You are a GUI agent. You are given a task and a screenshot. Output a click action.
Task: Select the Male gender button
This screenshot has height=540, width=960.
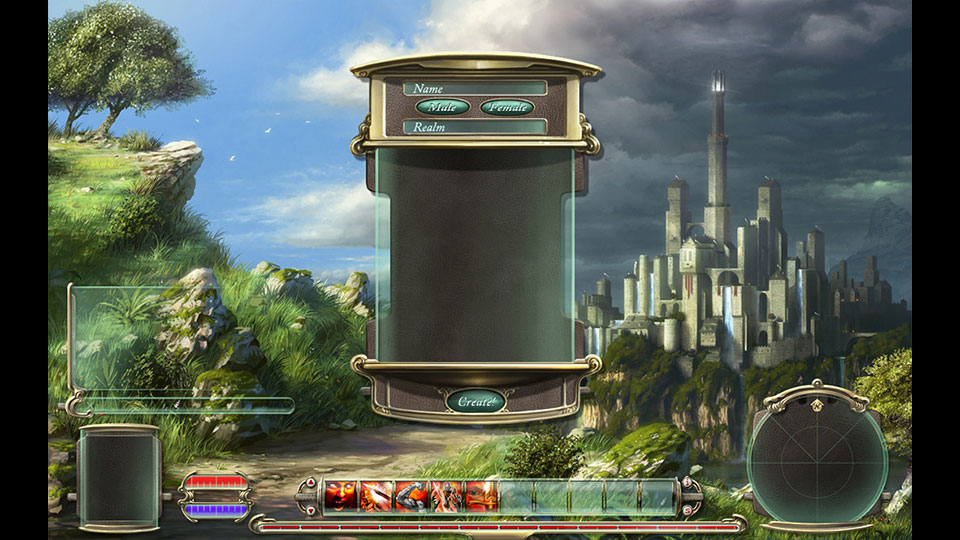pyautogui.click(x=442, y=107)
